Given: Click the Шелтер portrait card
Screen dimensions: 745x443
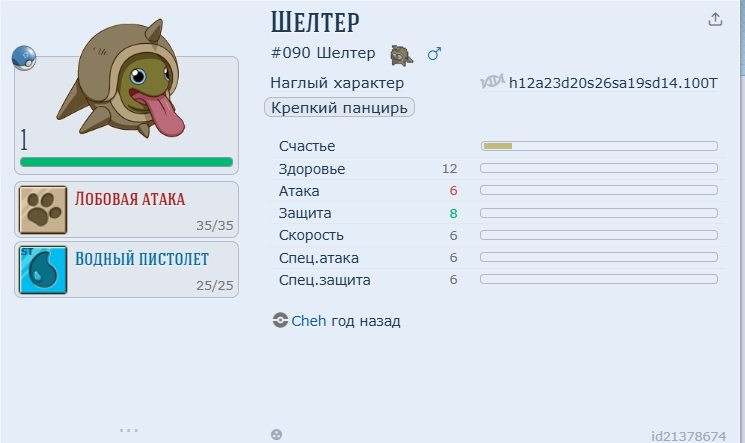Looking at the screenshot, I should [127, 112].
